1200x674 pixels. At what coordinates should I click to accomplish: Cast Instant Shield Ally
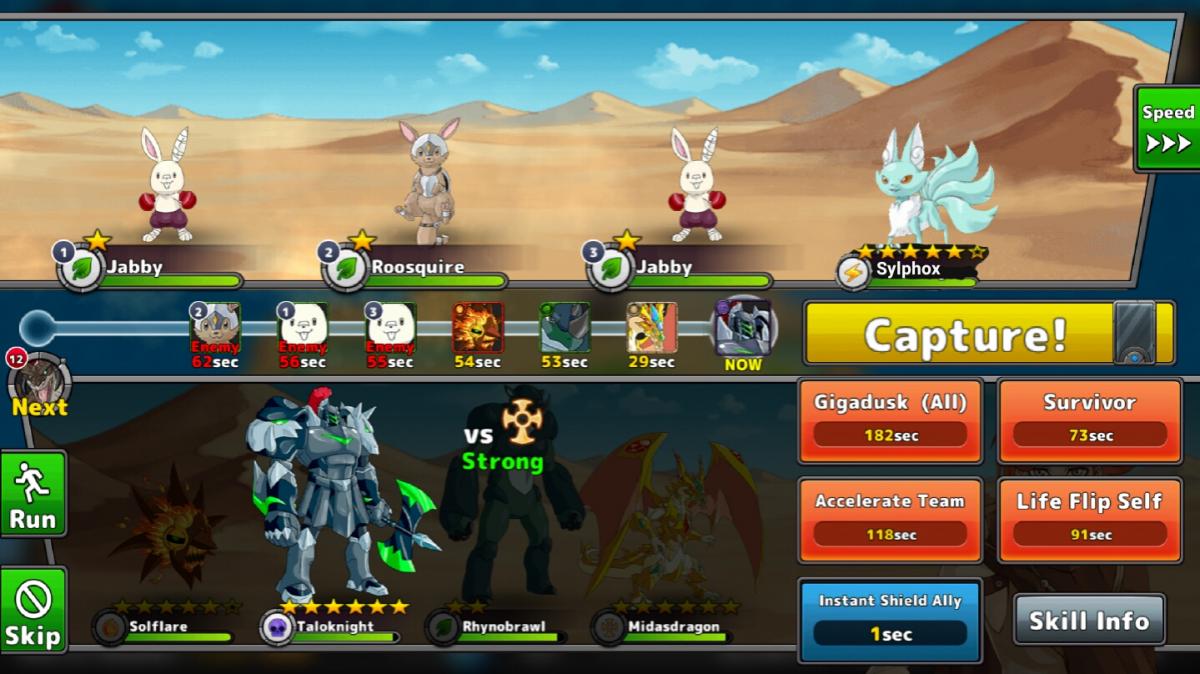[890, 619]
